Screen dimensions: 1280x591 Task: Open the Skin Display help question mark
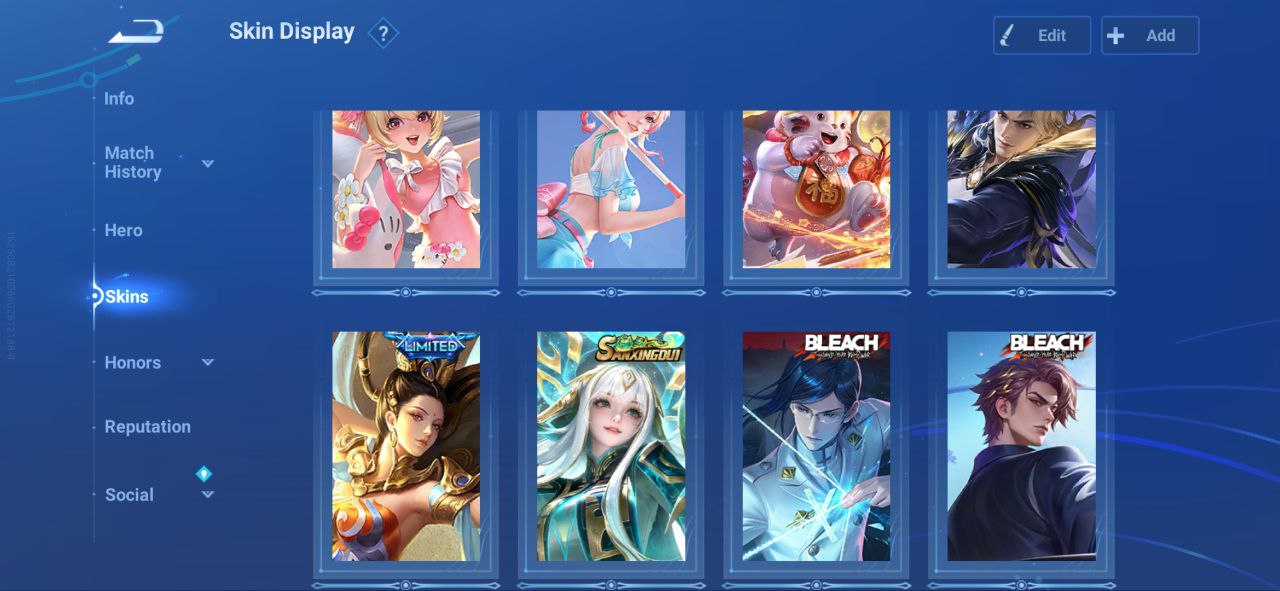tap(382, 34)
